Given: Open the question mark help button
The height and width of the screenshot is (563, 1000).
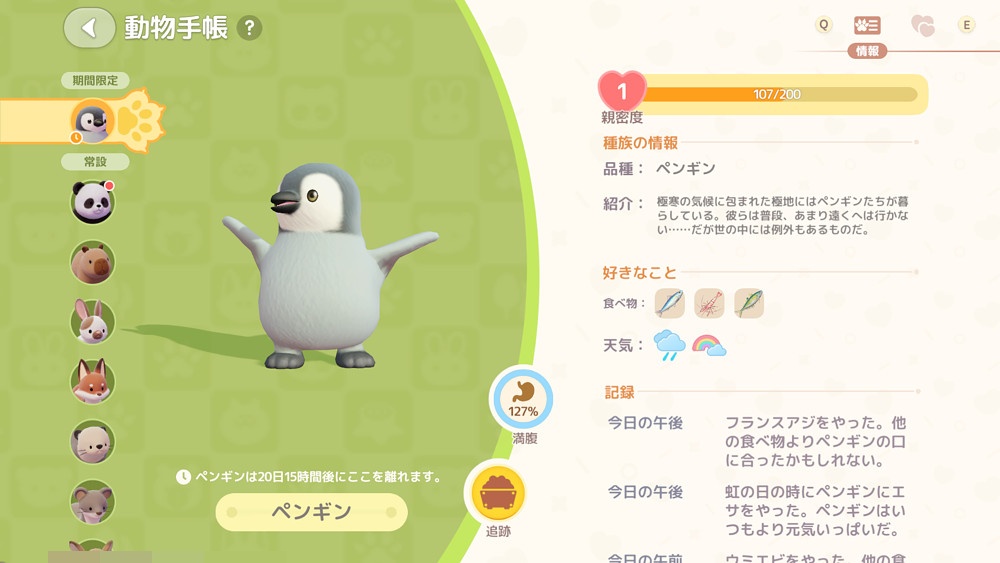Looking at the screenshot, I should pos(250,28).
